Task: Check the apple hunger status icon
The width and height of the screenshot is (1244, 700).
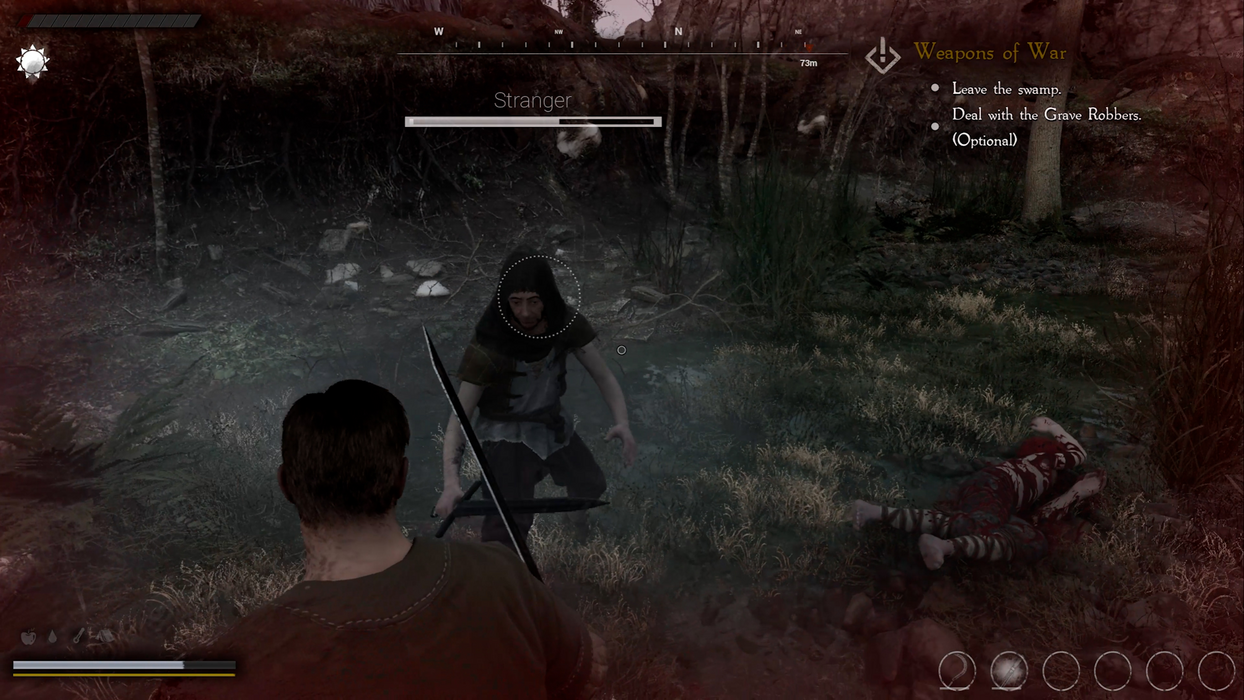Action: click(x=29, y=637)
